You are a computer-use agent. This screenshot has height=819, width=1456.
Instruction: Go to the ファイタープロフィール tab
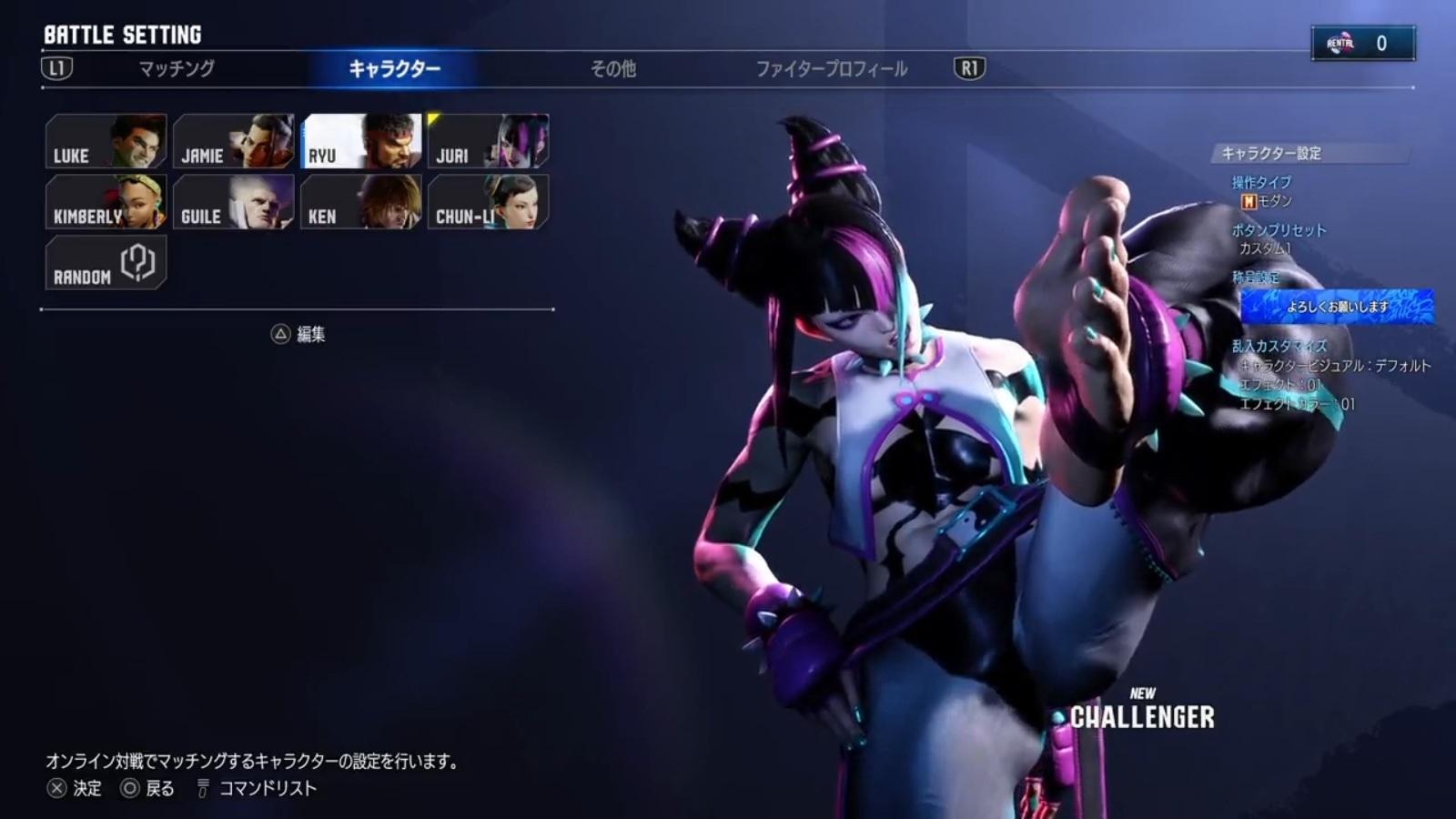[x=831, y=68]
